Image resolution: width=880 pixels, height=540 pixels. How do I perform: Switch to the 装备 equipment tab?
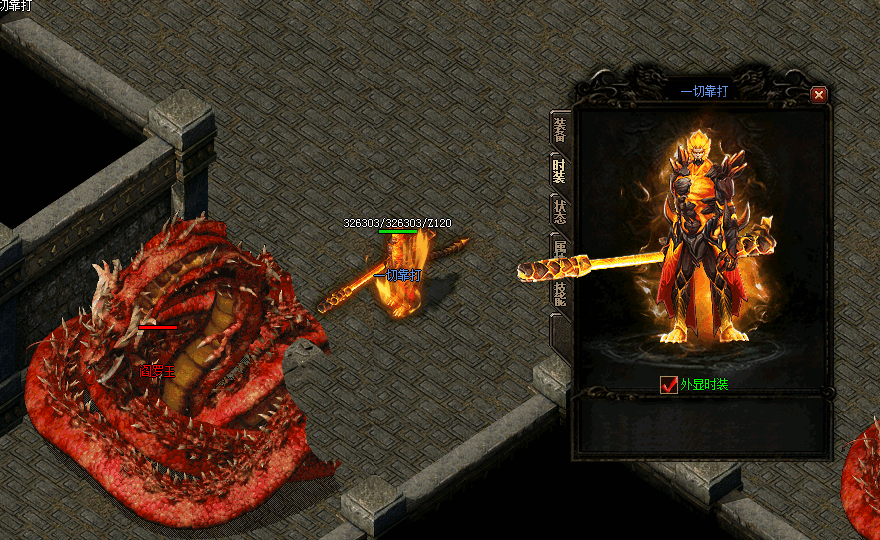(560, 130)
